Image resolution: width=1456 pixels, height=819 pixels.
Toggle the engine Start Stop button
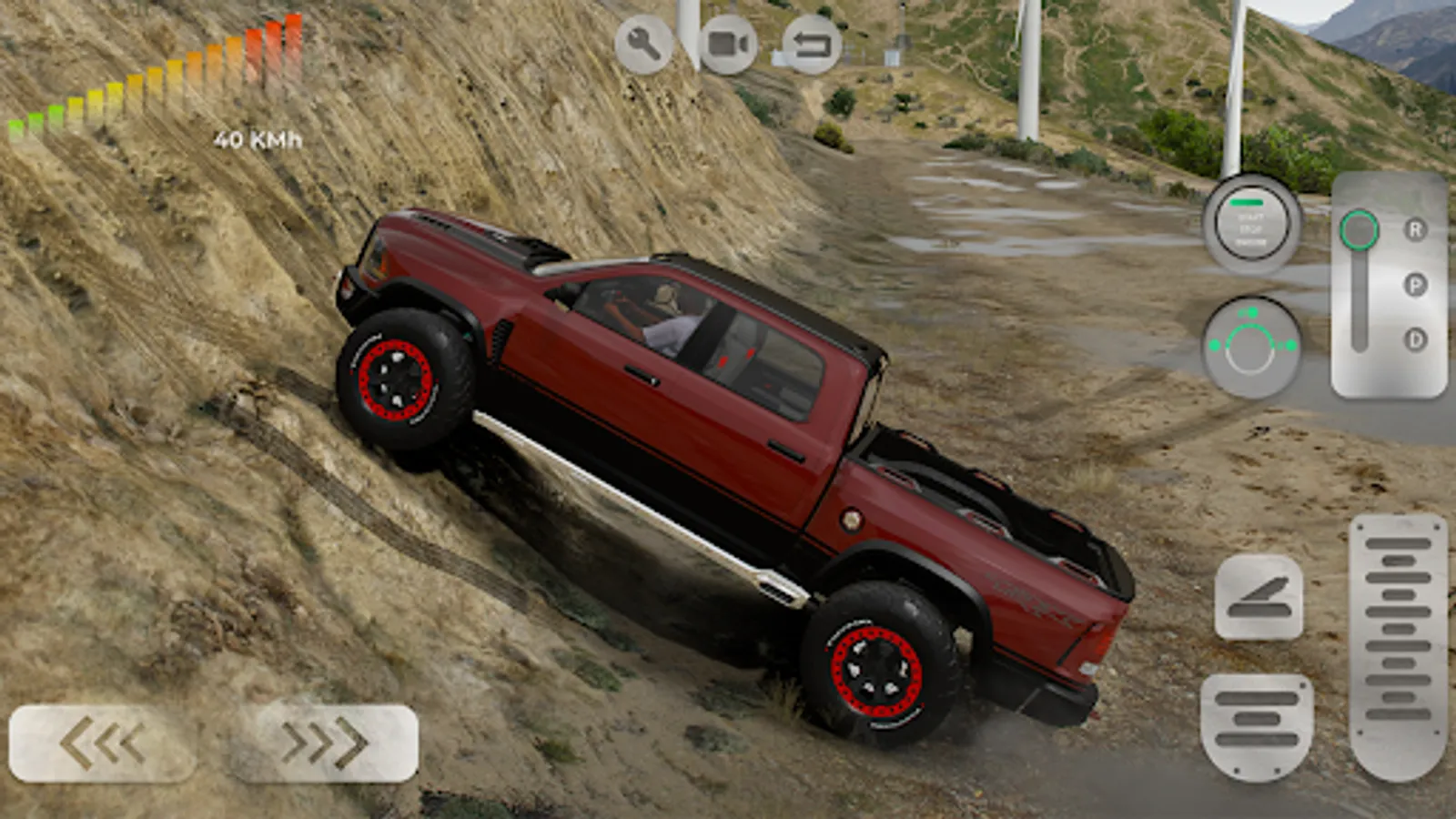tap(1251, 223)
